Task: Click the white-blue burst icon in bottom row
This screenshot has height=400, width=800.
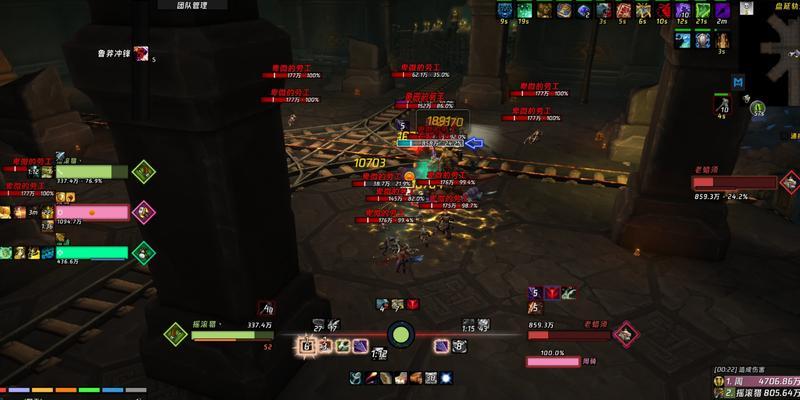Action: point(446,377)
